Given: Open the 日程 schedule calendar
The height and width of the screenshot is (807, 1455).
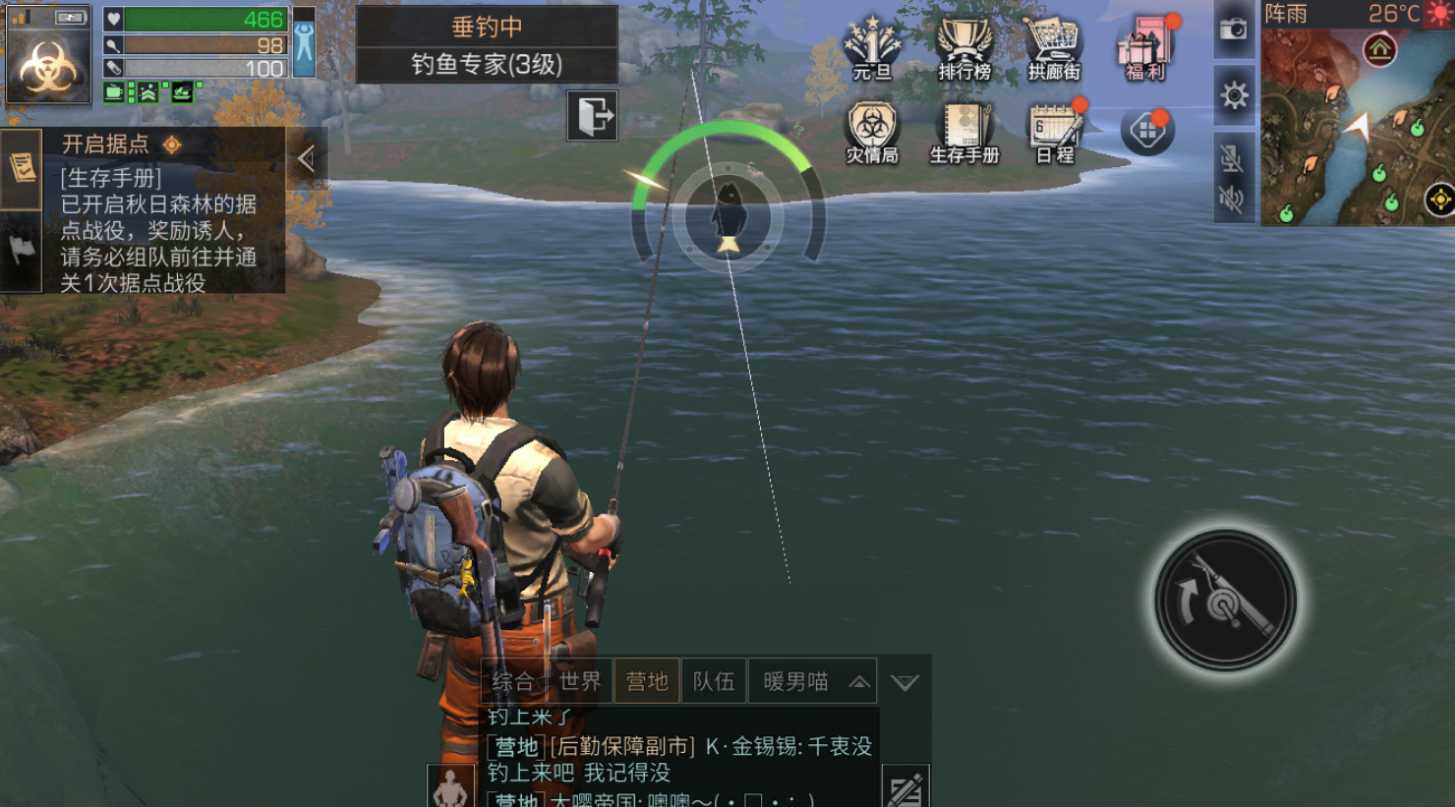Looking at the screenshot, I should (x=1053, y=130).
